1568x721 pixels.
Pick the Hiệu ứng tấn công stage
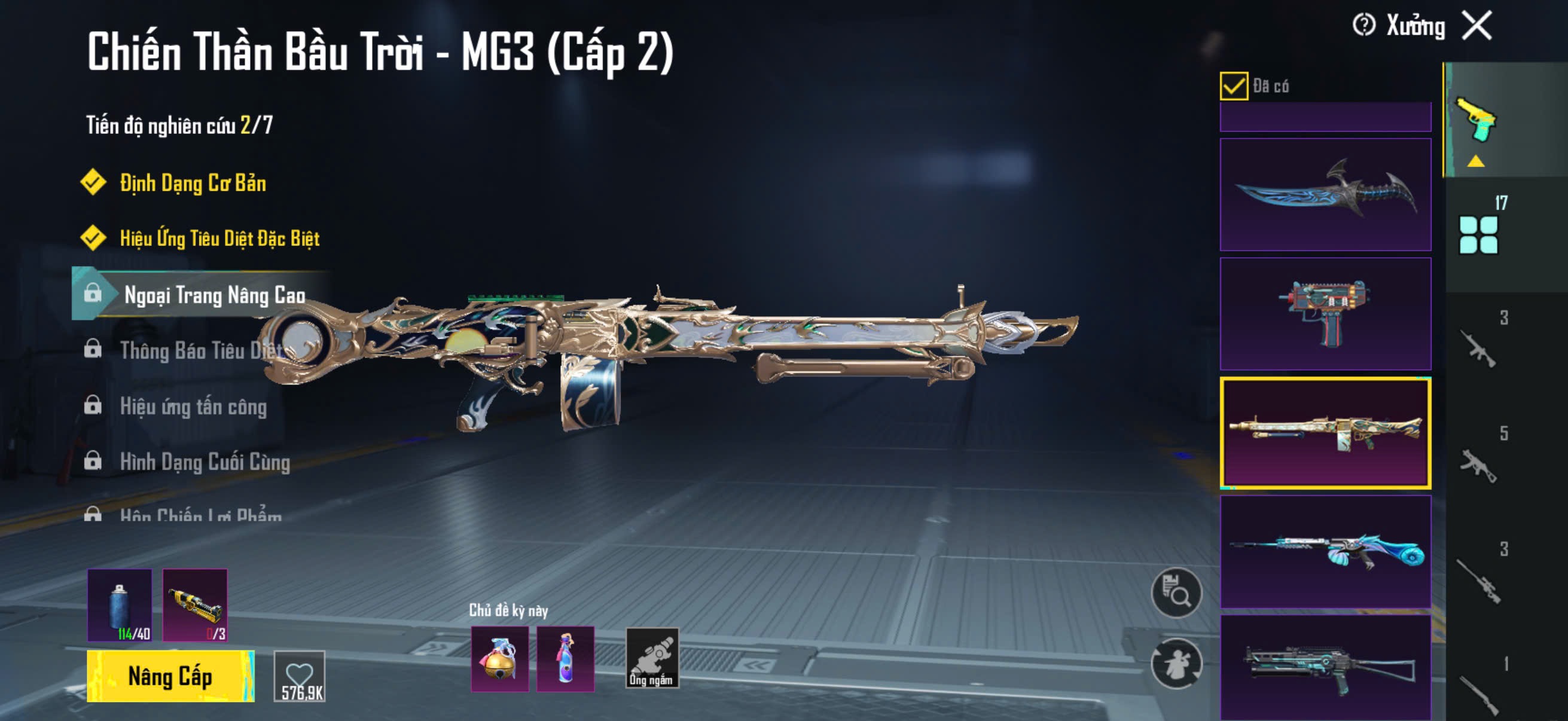[193, 406]
